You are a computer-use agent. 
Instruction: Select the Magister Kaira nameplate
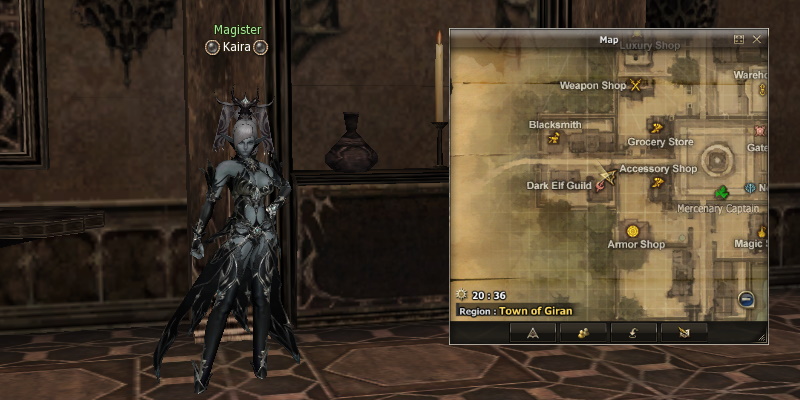(237, 47)
